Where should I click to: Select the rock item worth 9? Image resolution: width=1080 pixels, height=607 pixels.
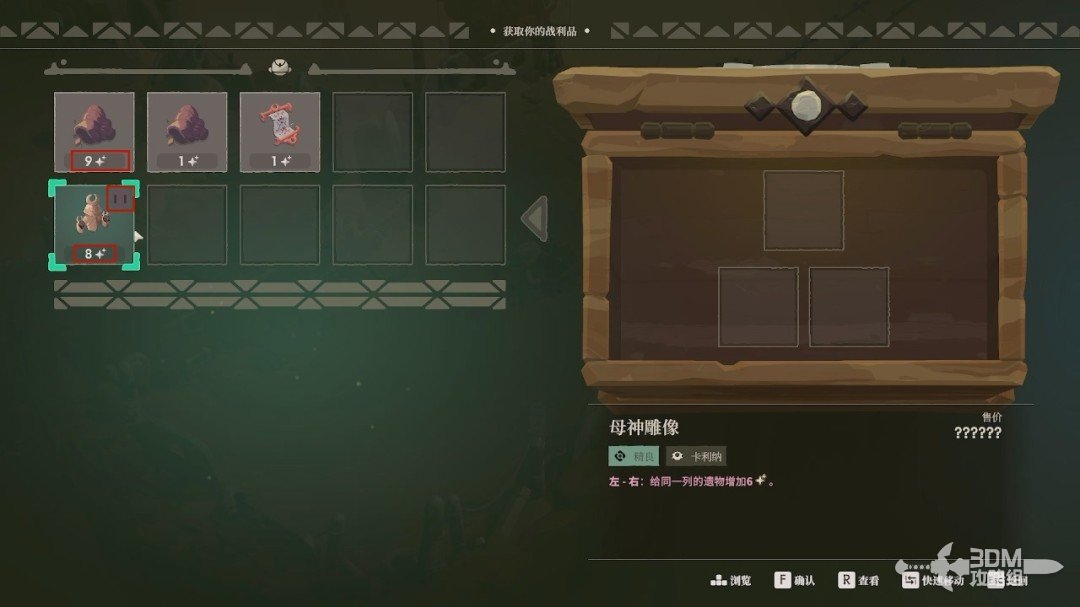(x=94, y=130)
